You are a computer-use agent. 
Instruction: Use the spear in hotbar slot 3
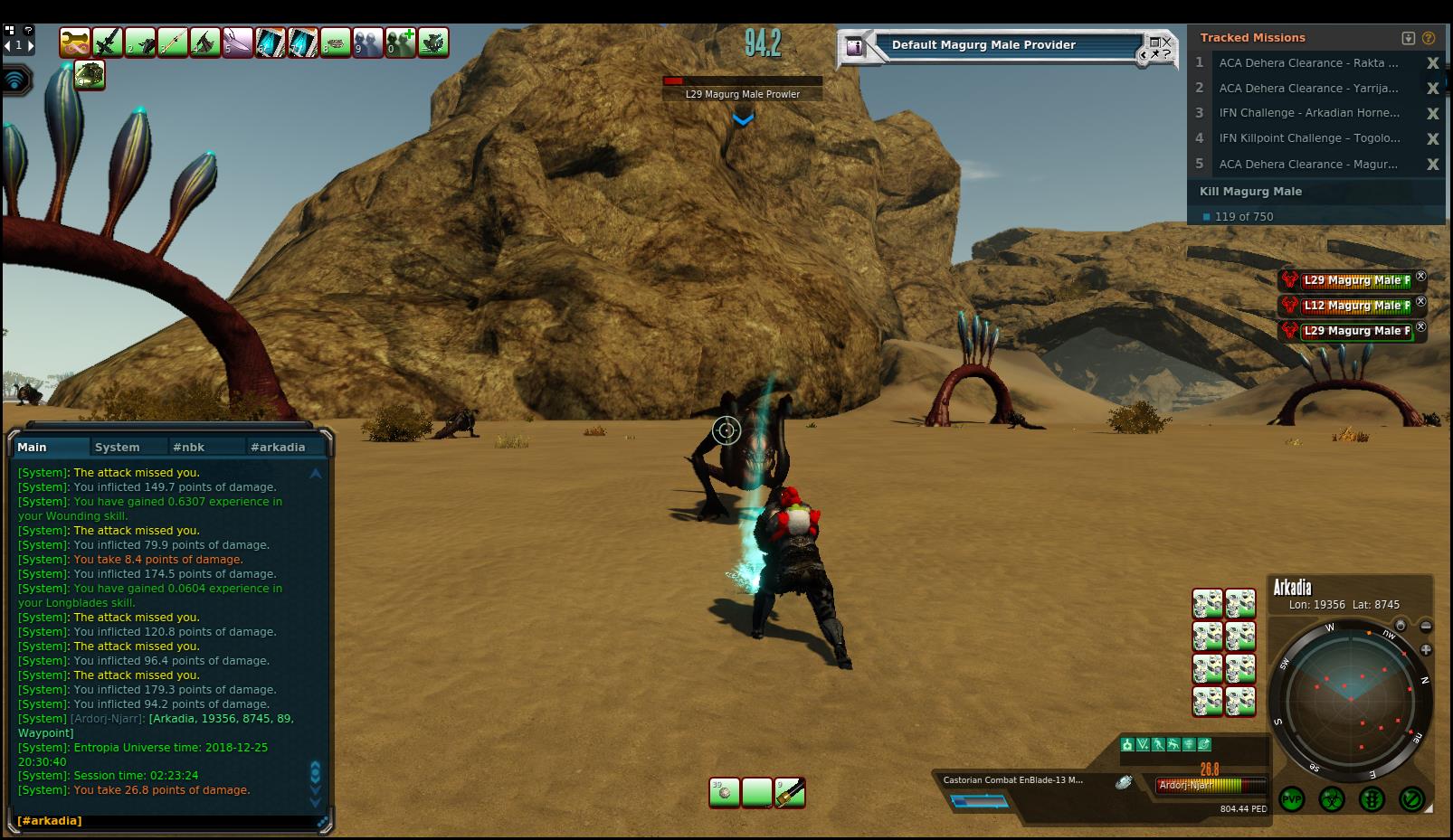tap(173, 42)
